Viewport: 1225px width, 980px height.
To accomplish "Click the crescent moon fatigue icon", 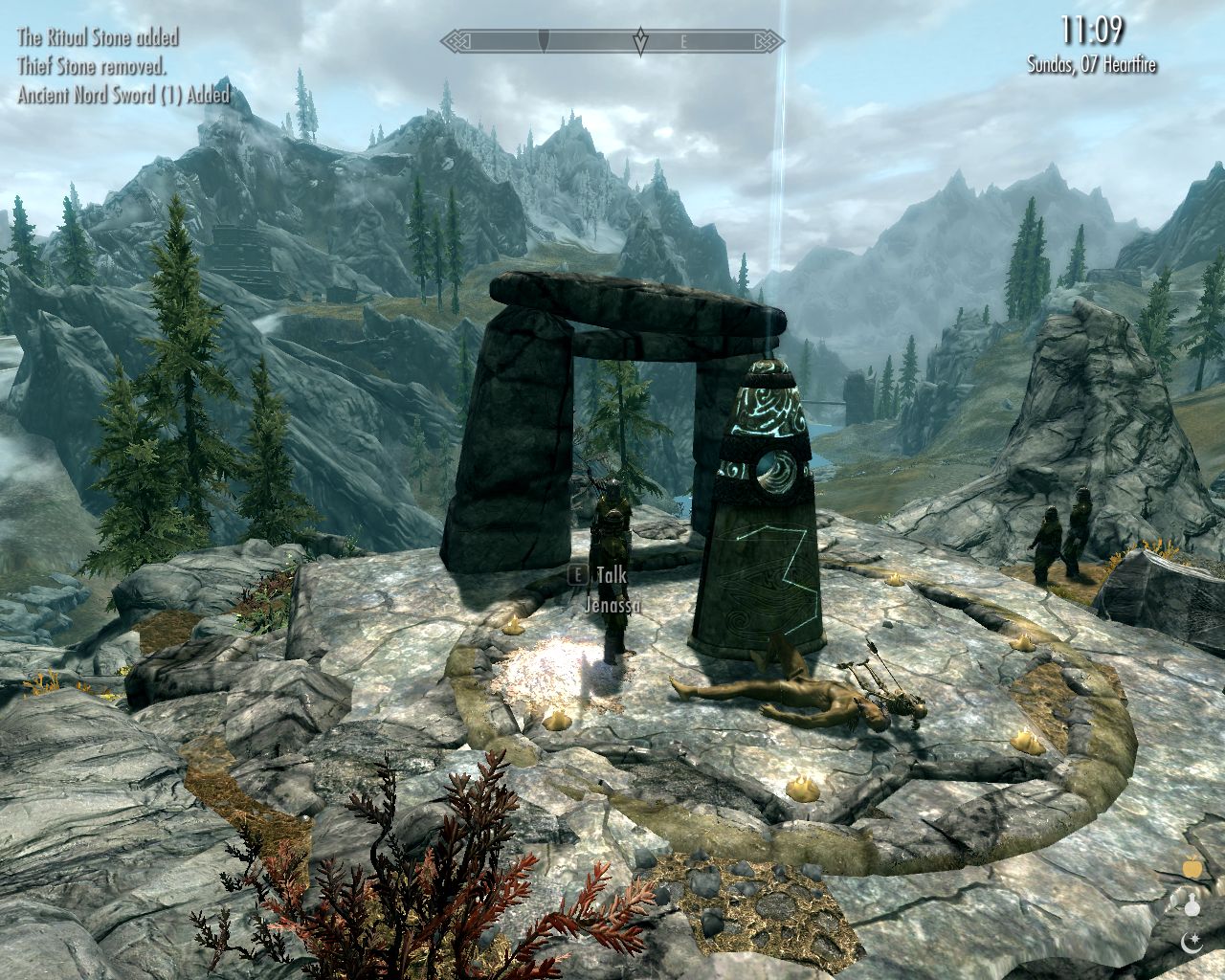I will coord(1192,943).
